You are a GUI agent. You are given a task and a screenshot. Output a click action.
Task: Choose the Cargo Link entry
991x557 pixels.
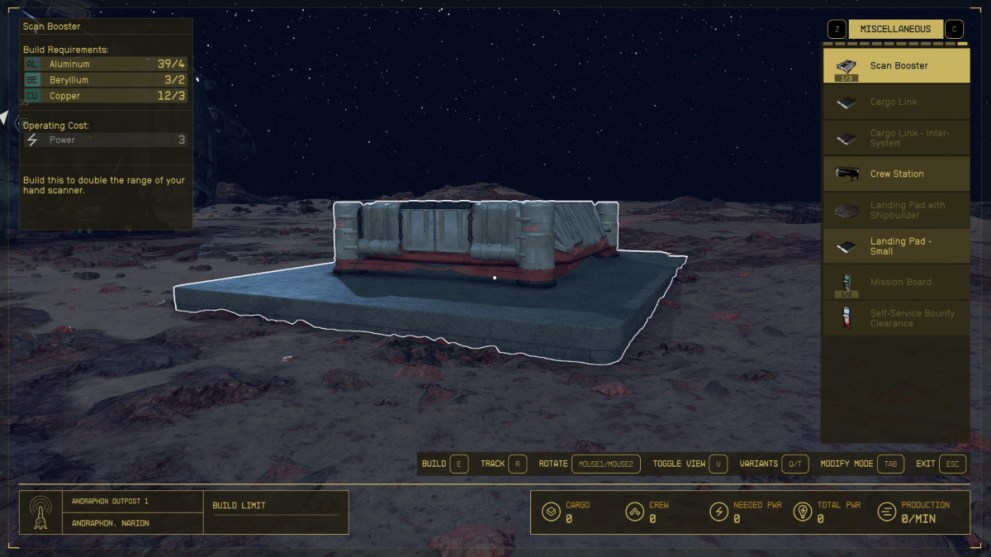[896, 102]
